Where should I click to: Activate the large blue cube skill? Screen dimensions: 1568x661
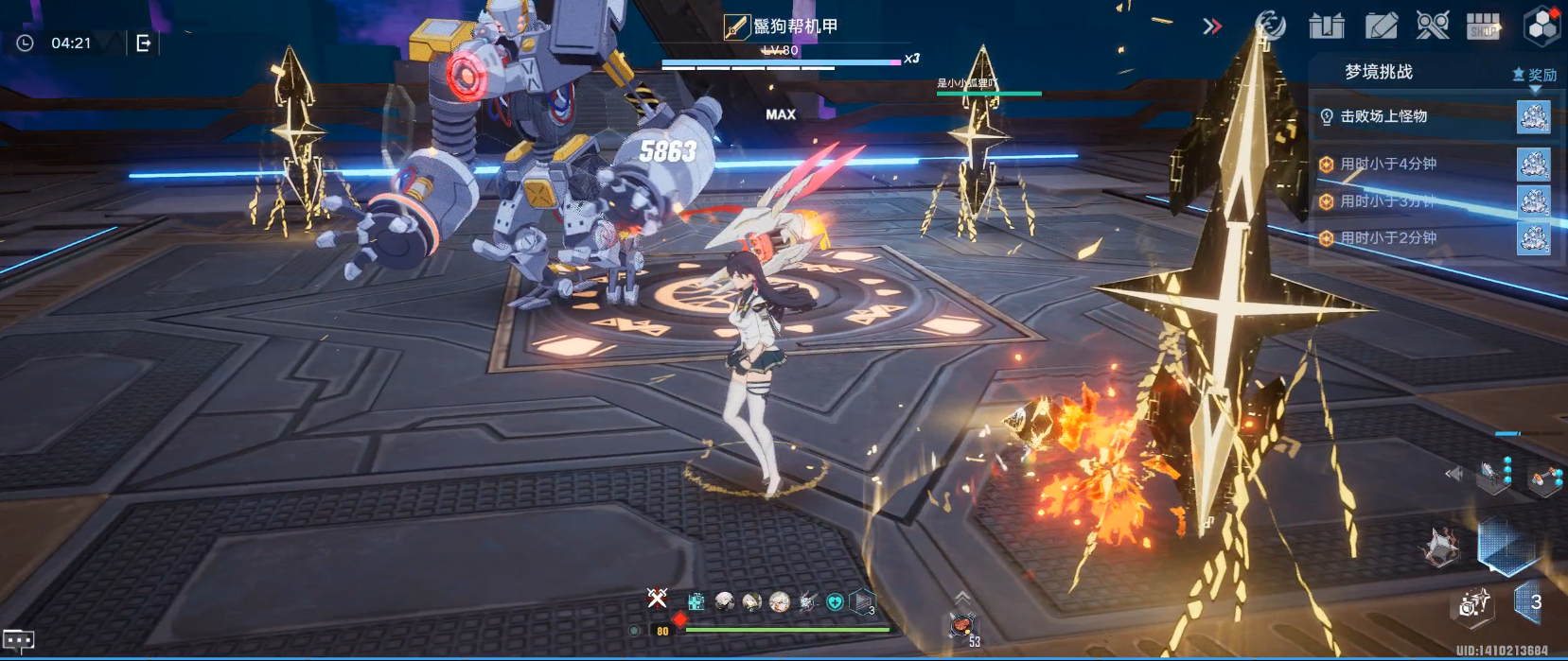coord(1505,546)
